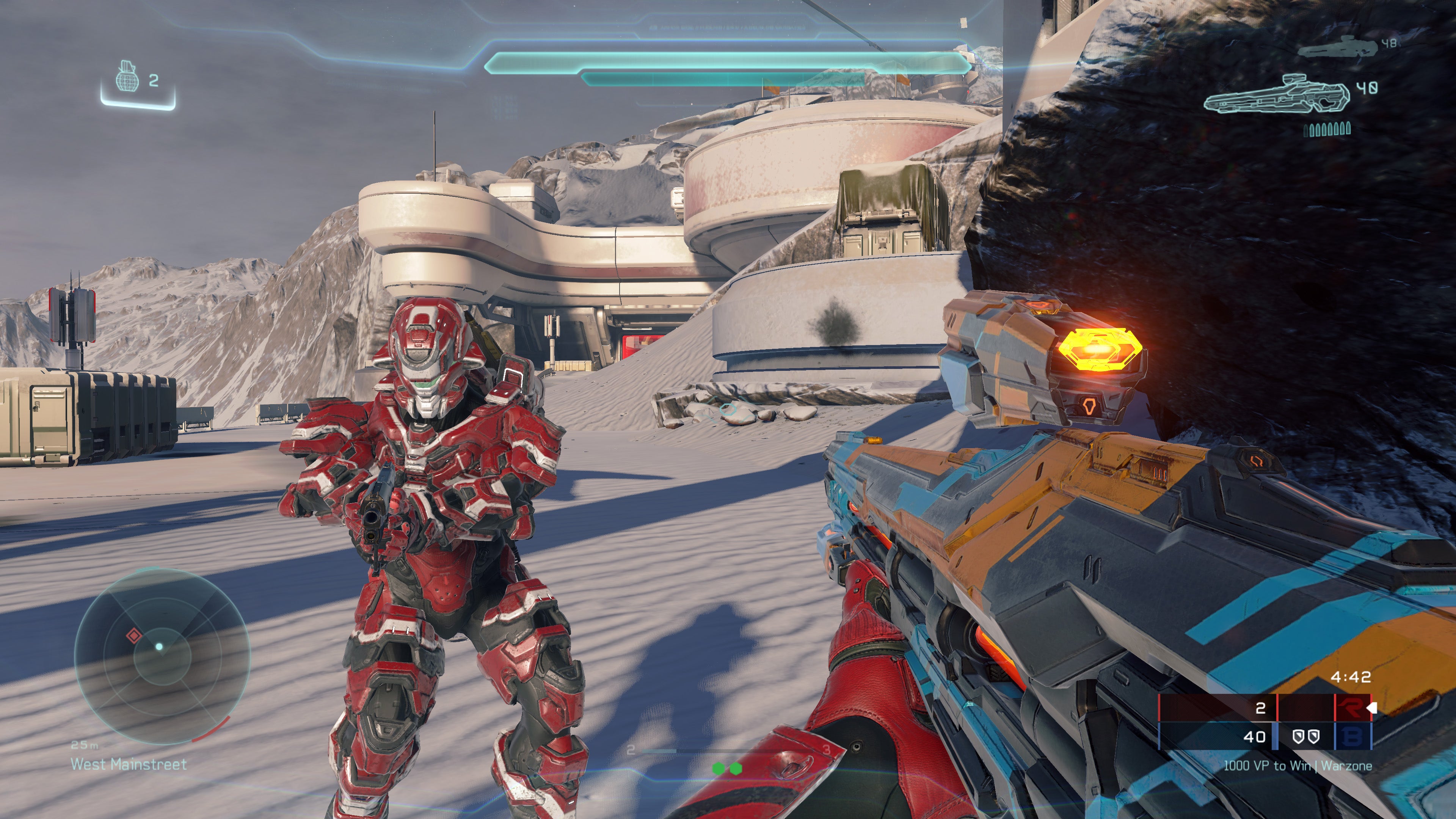Screen dimensions: 1456x819
Task: Select the frag grenade icon
Action: 127,78
